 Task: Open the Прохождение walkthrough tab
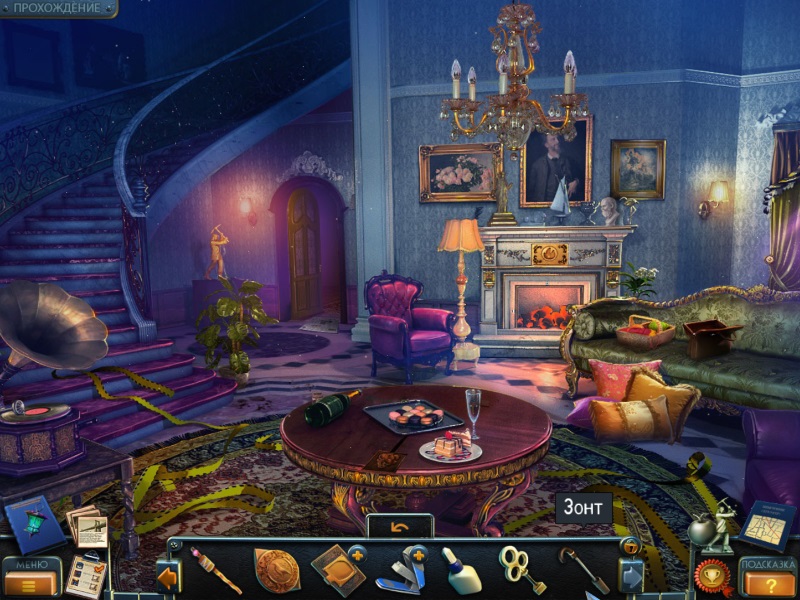coord(57,8)
